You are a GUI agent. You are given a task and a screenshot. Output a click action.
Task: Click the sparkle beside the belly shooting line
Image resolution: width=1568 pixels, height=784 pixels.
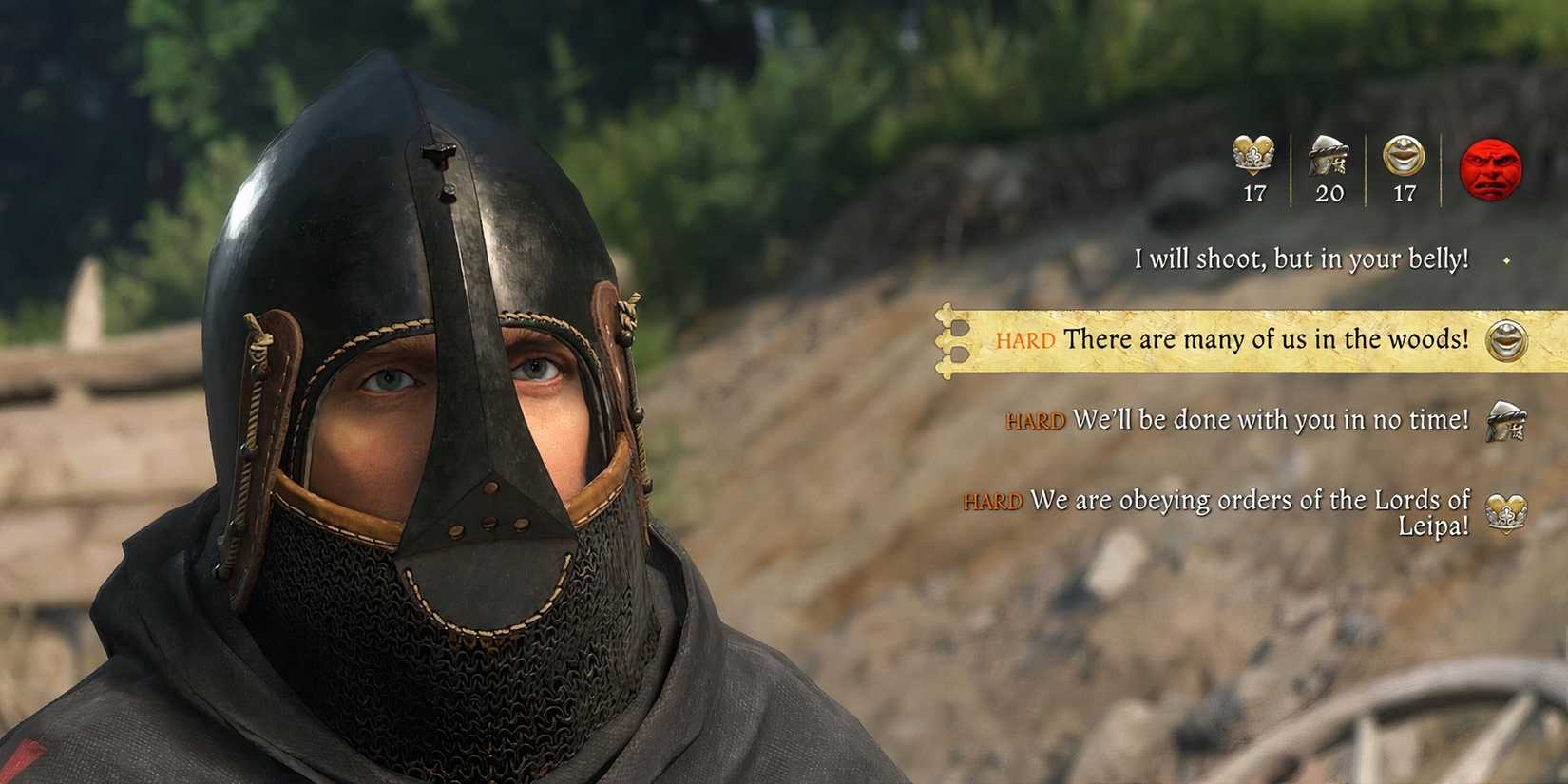tap(1509, 258)
